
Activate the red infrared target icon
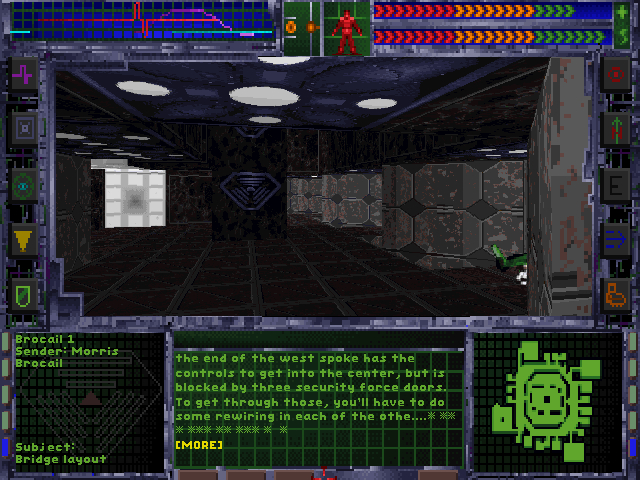coord(615,74)
